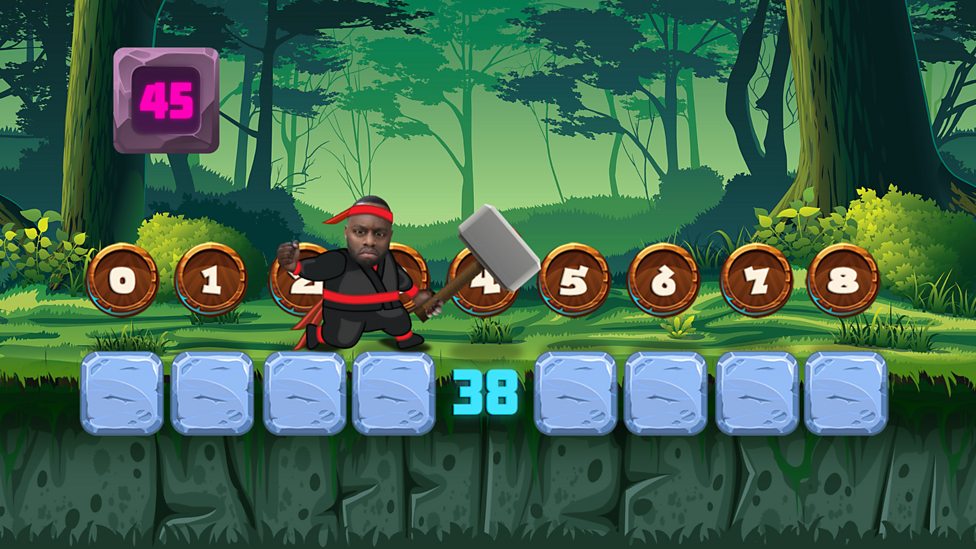Choose the wooden number 1 disc
The image size is (976, 549).
(211, 279)
